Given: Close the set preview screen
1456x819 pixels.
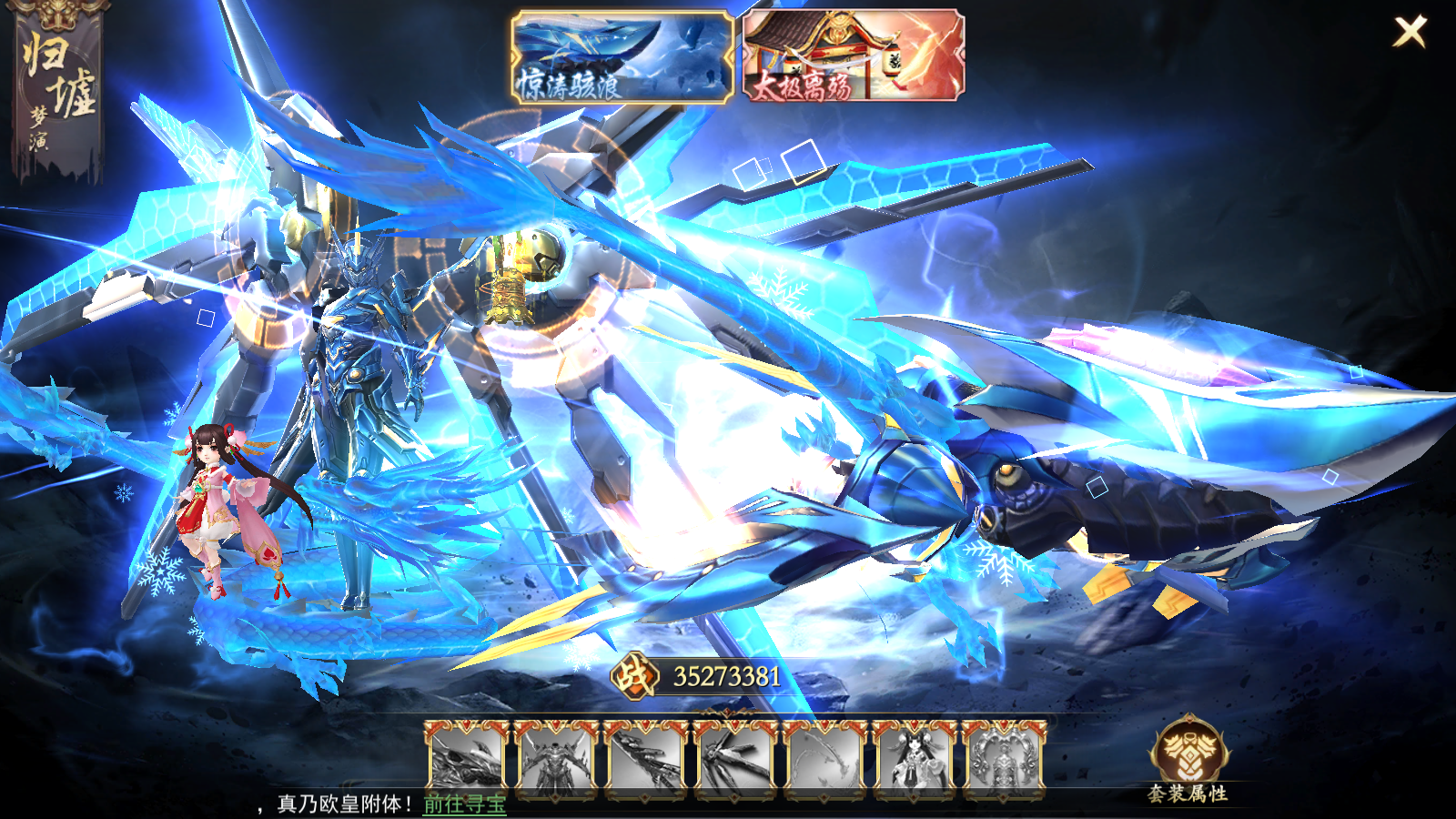Looking at the screenshot, I should pos(1410,33).
